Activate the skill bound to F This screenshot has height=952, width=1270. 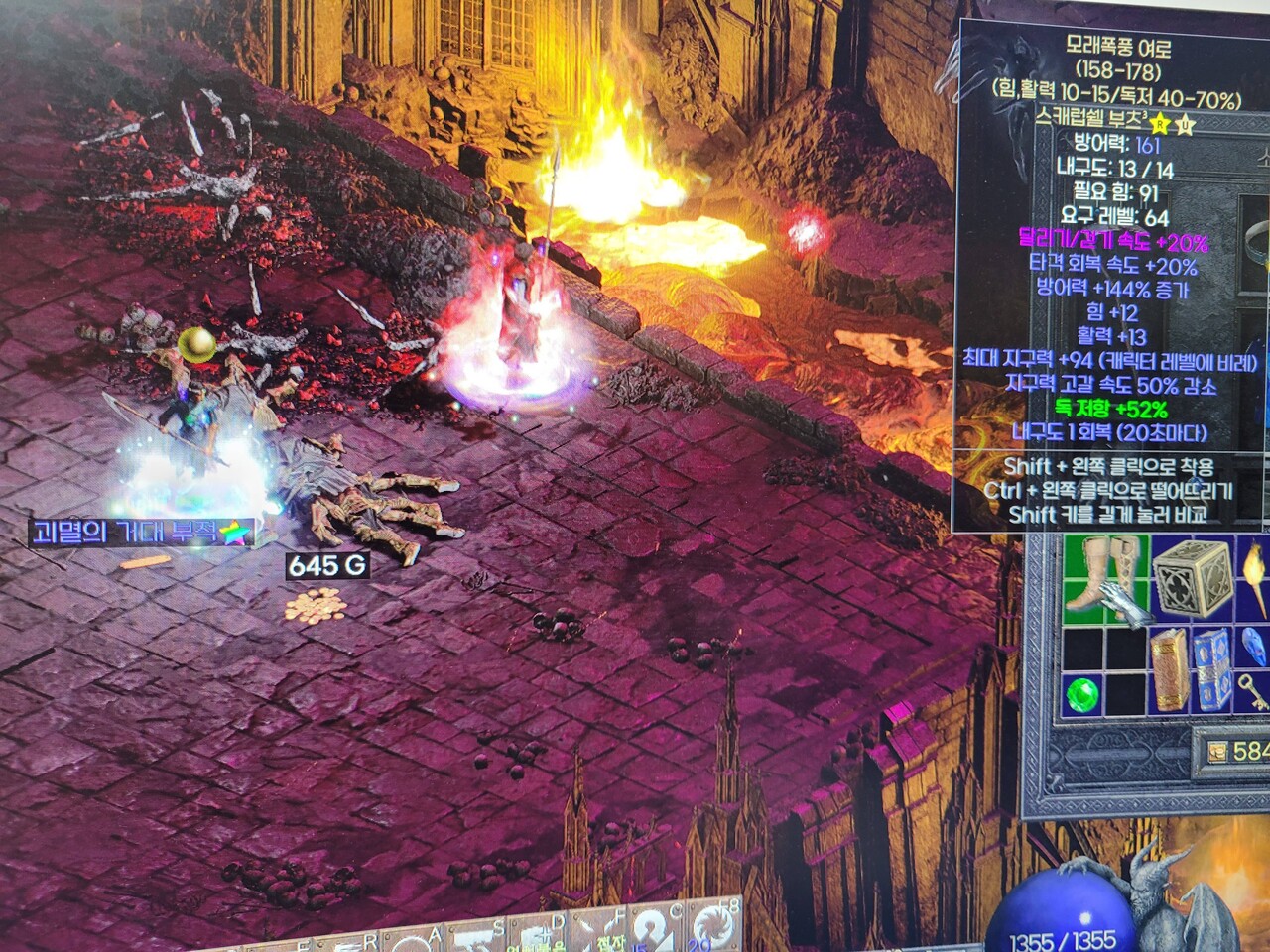click(x=598, y=937)
